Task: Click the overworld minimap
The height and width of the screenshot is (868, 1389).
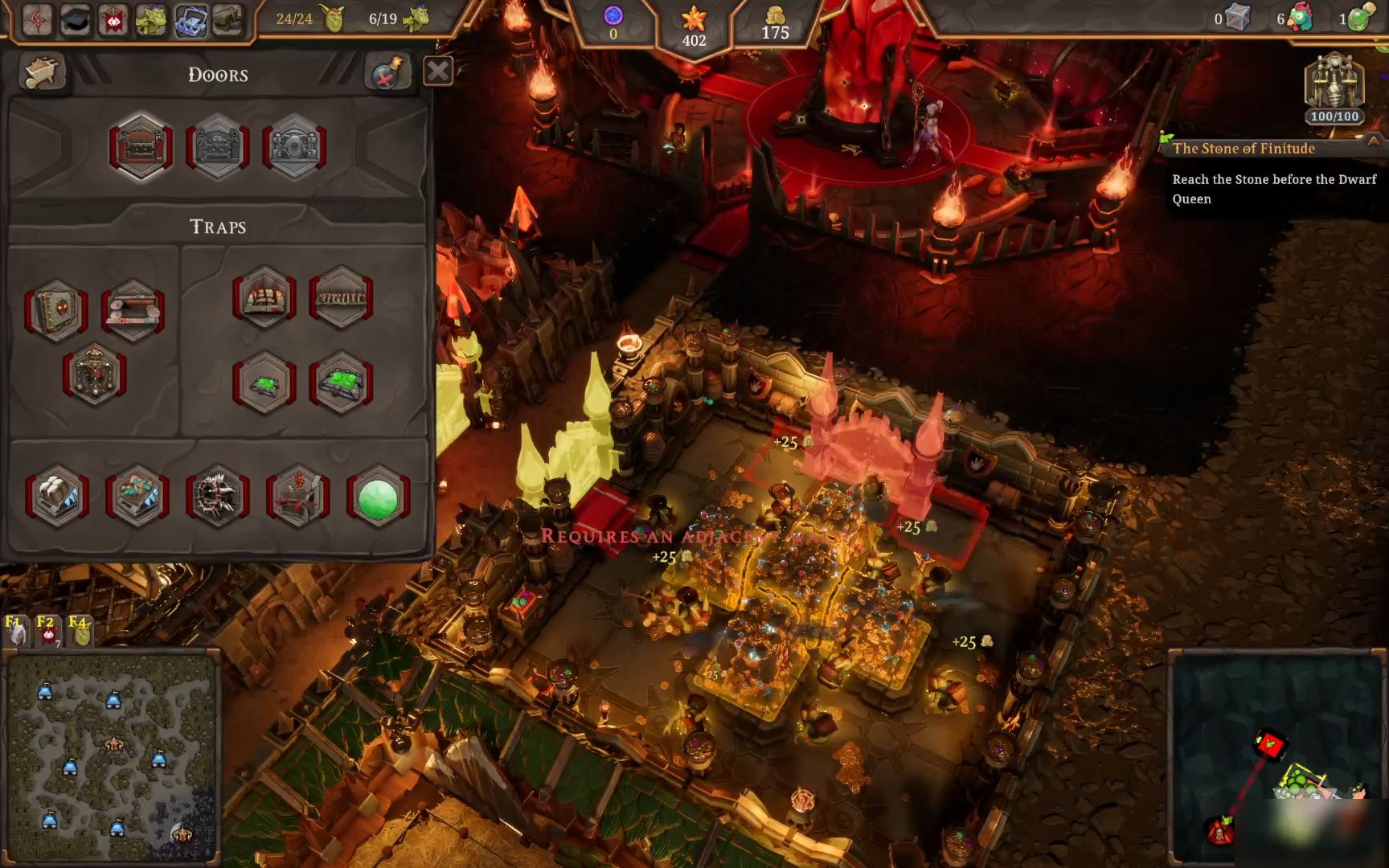Action: [111, 755]
